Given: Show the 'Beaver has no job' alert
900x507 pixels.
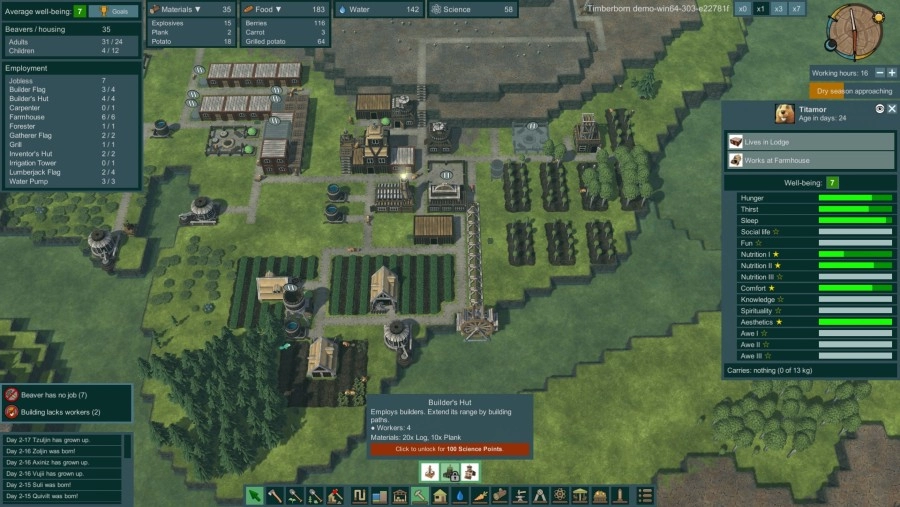Looking at the screenshot, I should click(x=66, y=396).
